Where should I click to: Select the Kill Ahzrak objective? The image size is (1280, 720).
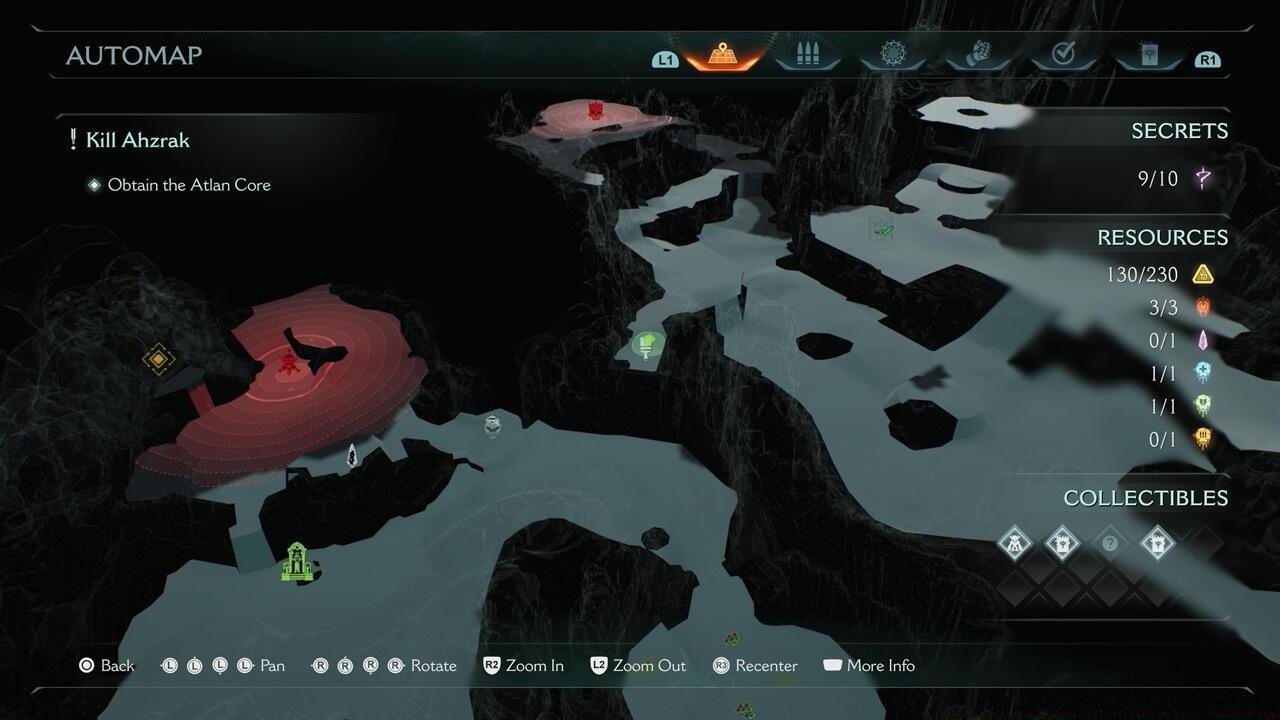[137, 140]
